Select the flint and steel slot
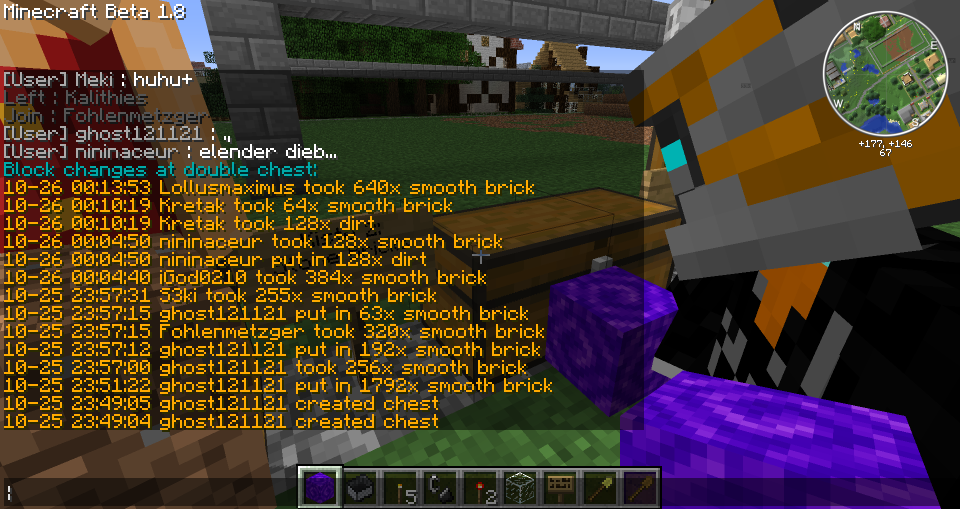 (441, 488)
